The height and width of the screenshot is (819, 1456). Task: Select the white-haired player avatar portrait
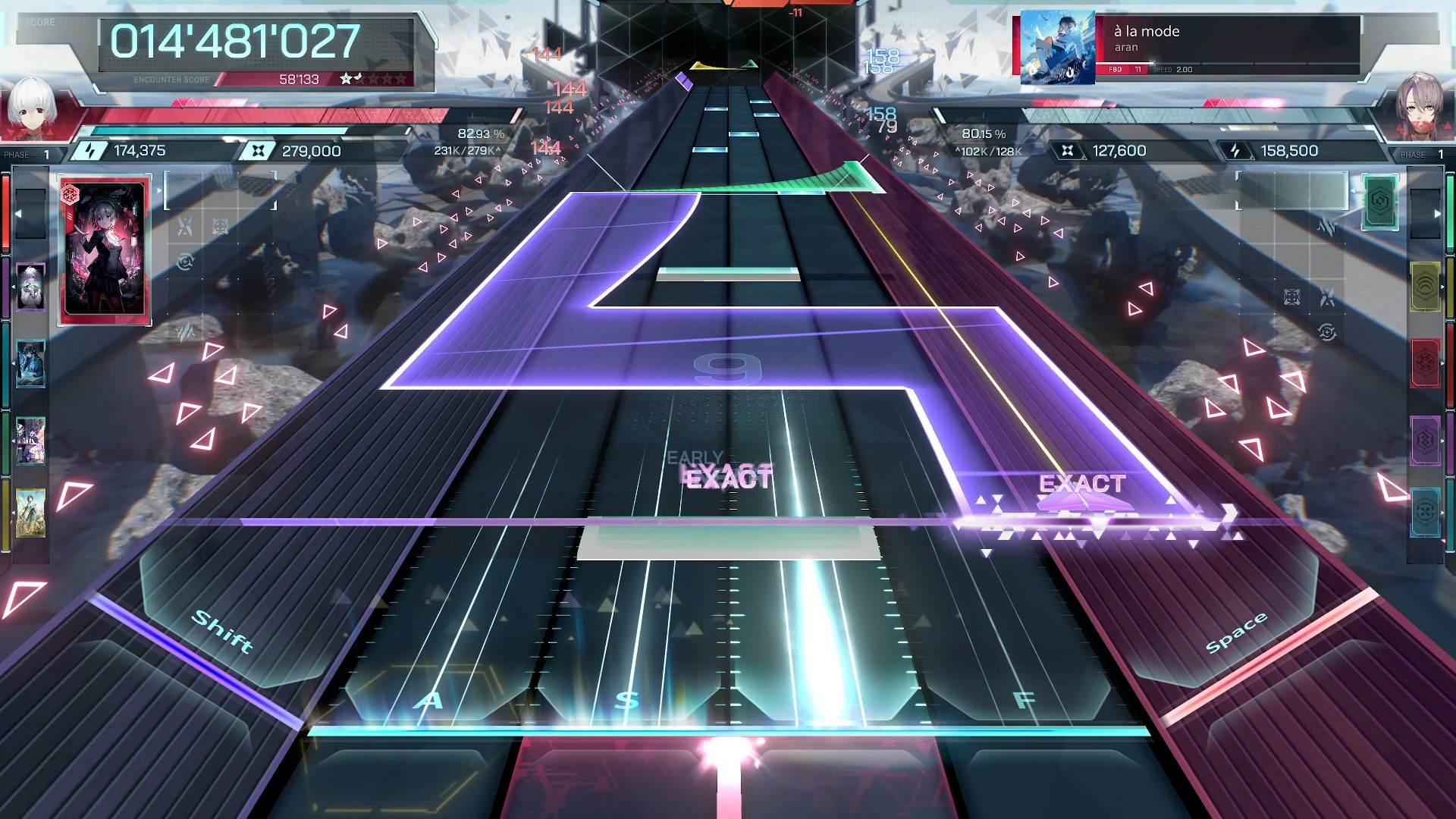32,106
